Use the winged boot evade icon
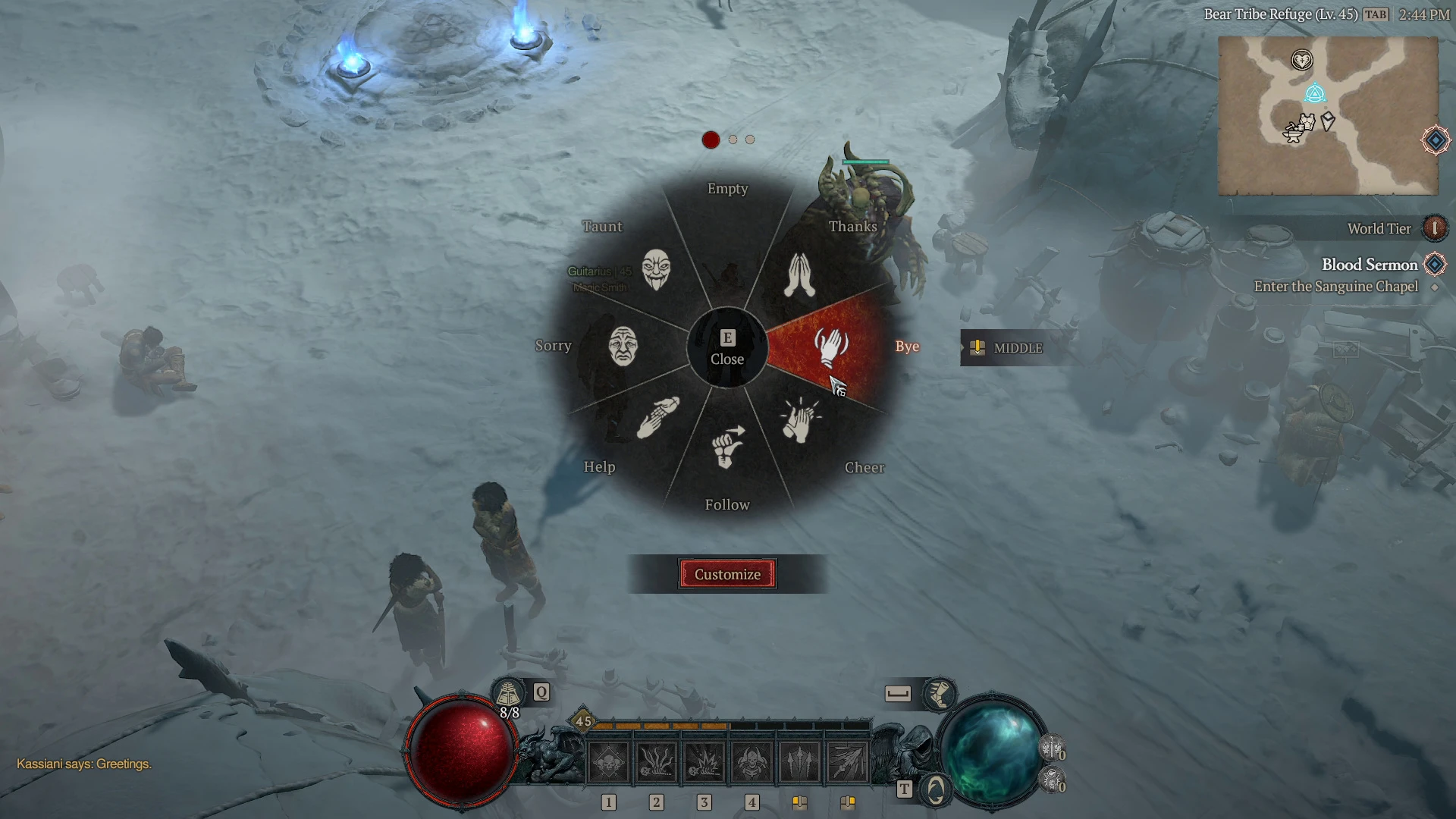The image size is (1456, 819). coord(939,693)
